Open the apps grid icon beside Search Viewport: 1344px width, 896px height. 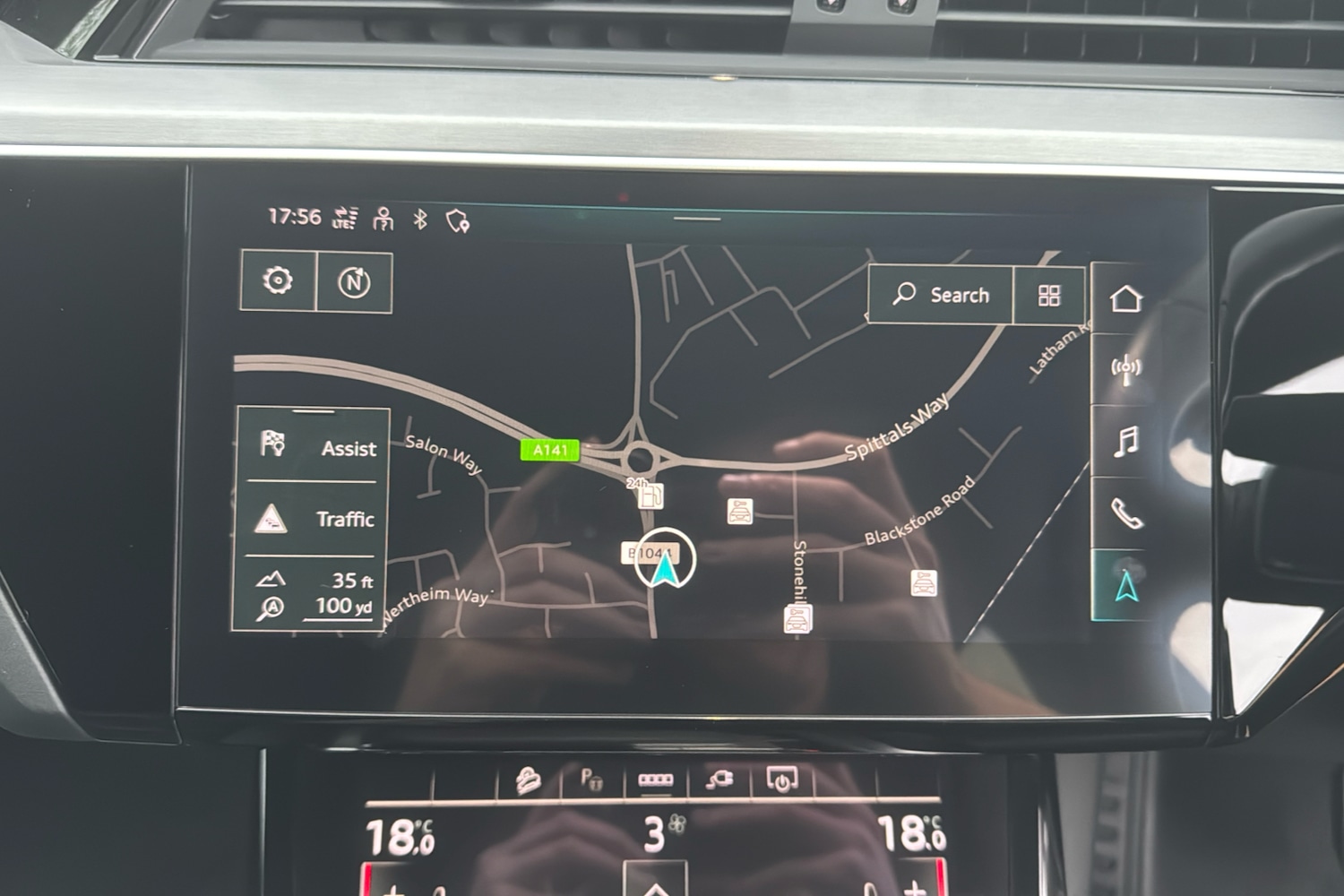coord(1049,294)
